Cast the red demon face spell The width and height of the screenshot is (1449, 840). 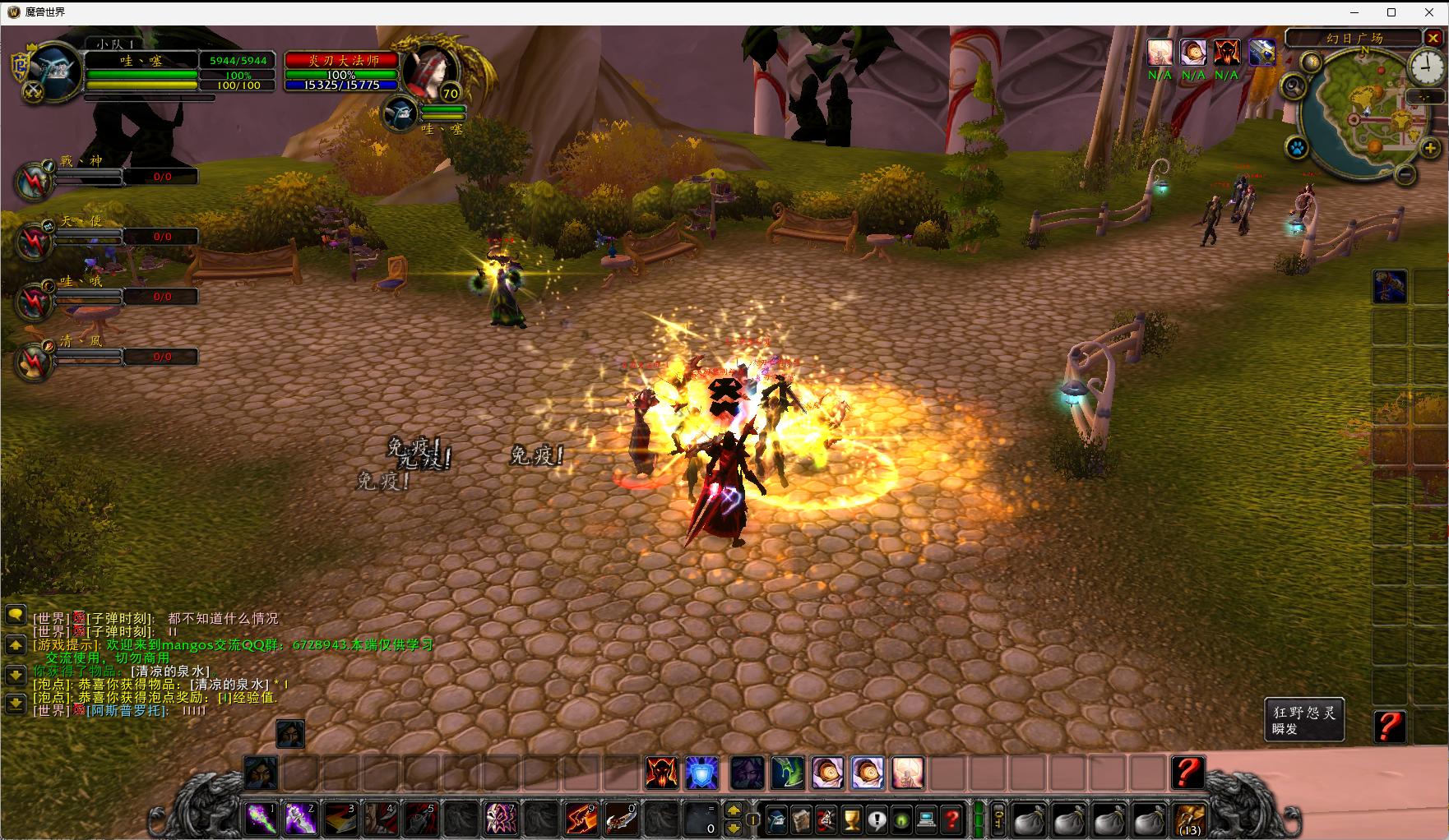click(661, 773)
